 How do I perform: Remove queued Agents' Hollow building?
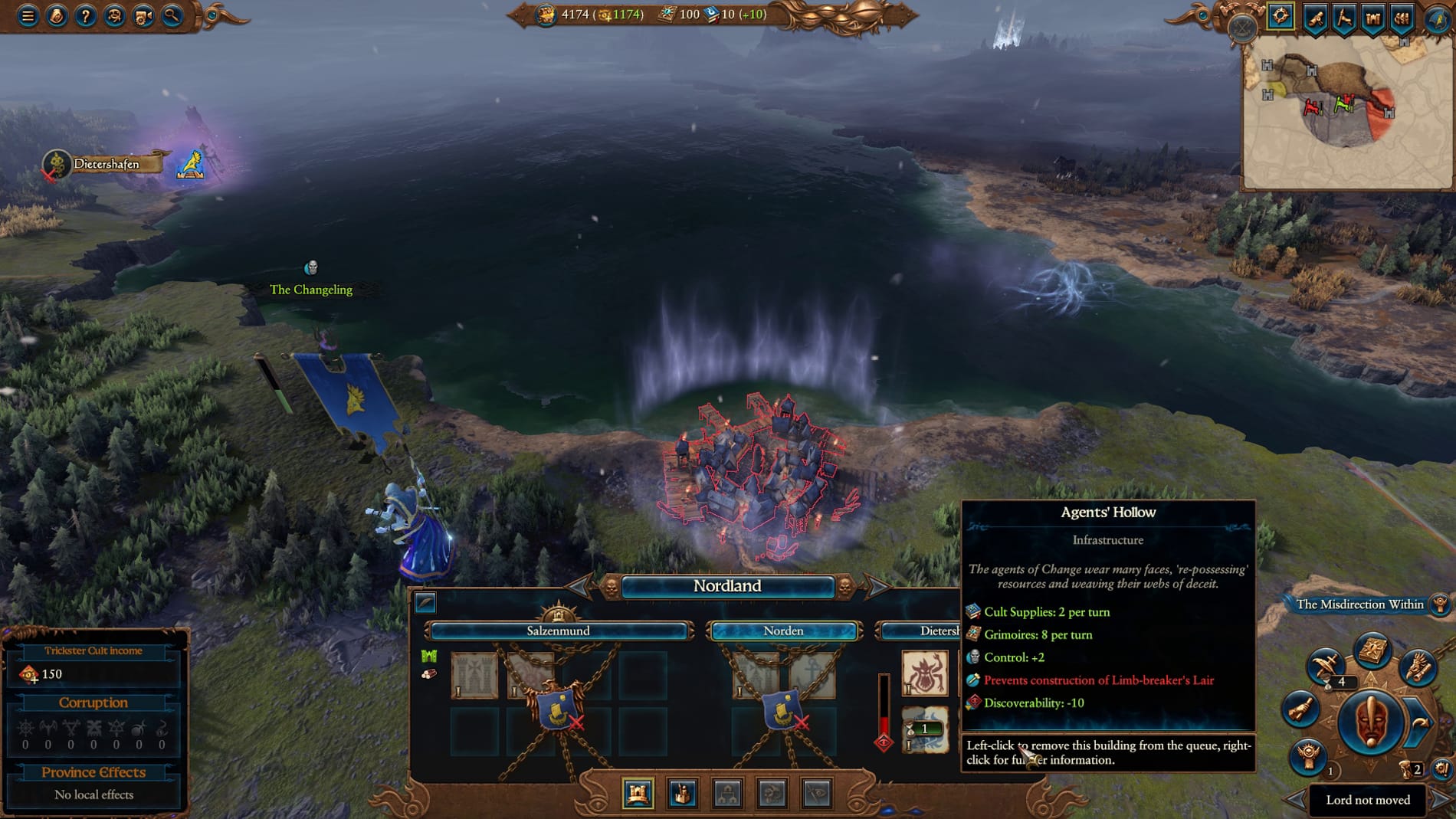tap(924, 730)
